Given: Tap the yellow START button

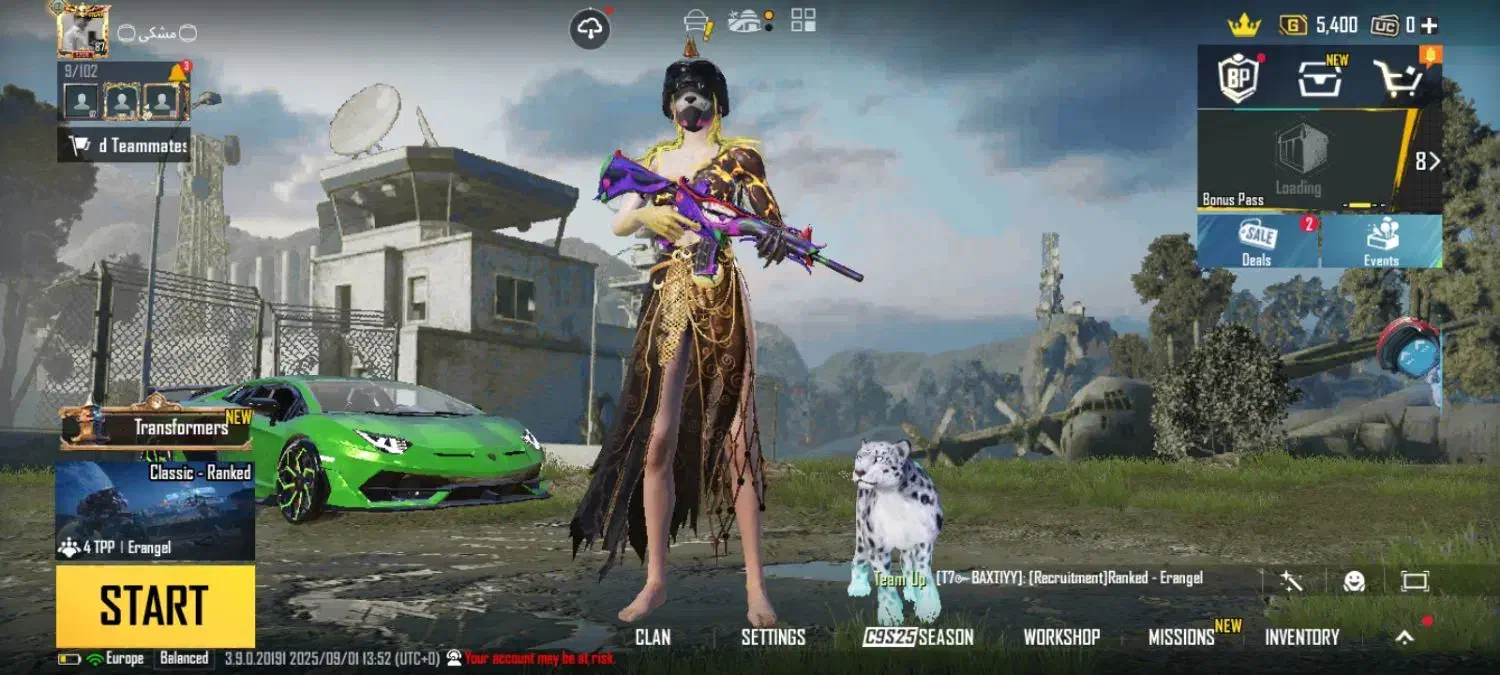Looking at the screenshot, I should coord(155,606).
